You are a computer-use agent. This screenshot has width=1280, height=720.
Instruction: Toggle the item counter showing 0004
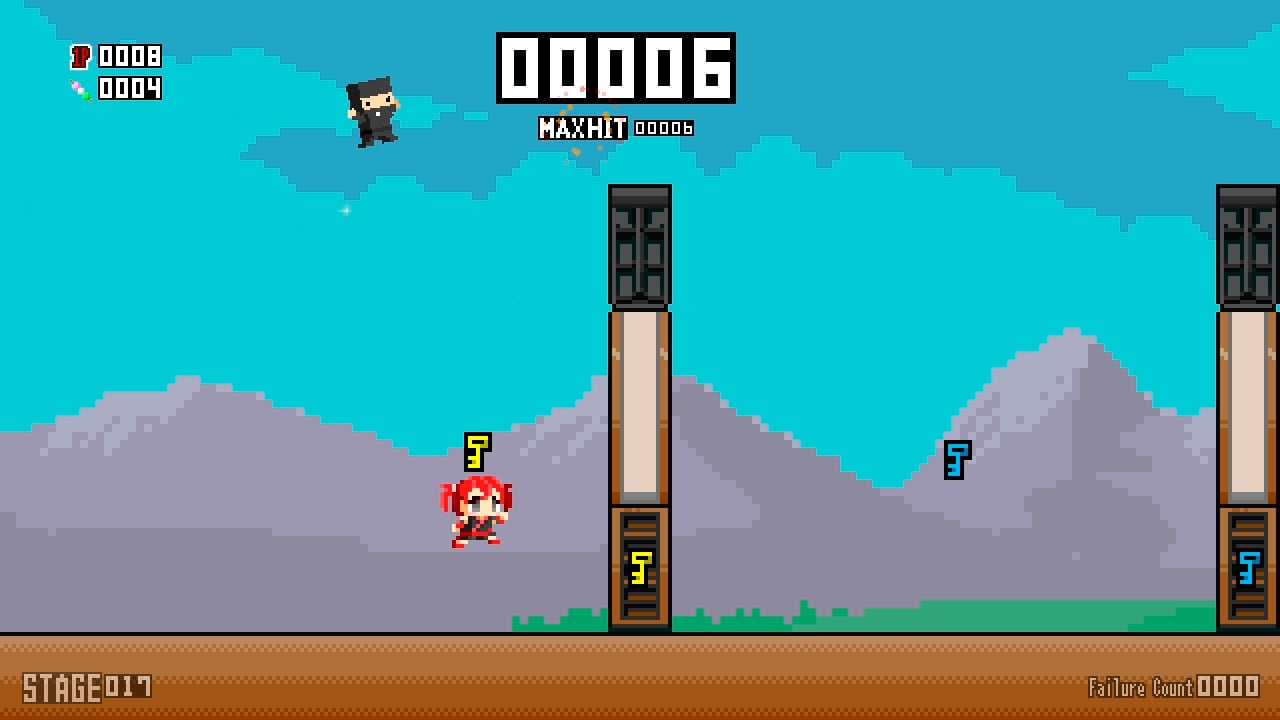tap(130, 89)
